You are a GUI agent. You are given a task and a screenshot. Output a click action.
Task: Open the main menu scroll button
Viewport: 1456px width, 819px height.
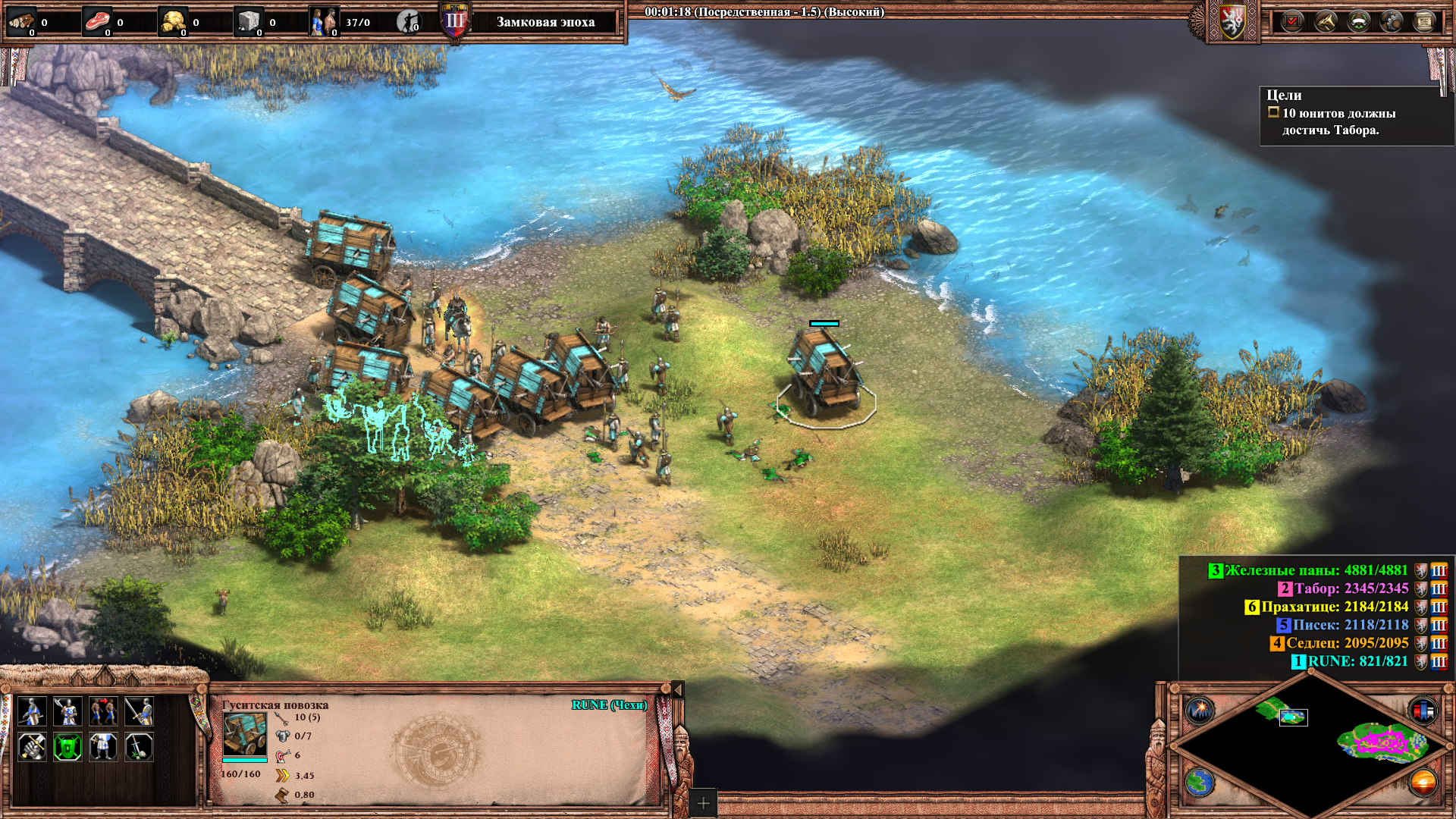(1425, 21)
